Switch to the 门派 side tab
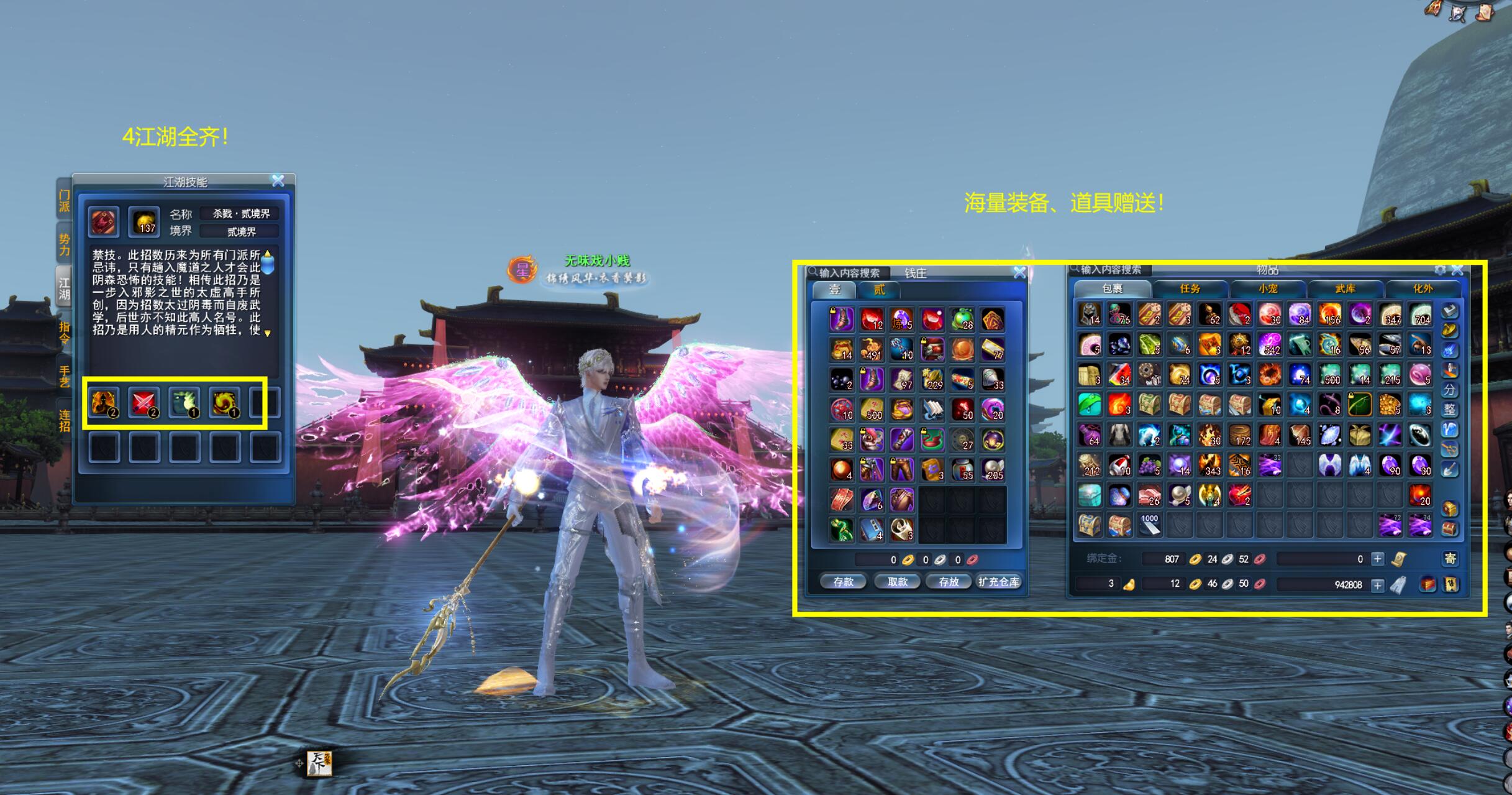The image size is (1512, 795). click(64, 201)
